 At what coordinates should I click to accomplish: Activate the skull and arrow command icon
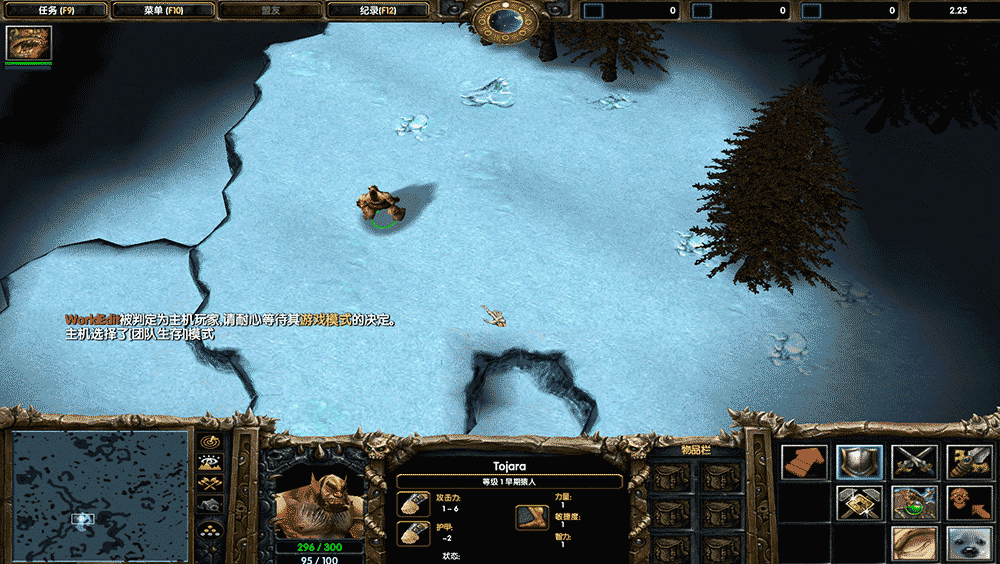click(969, 502)
